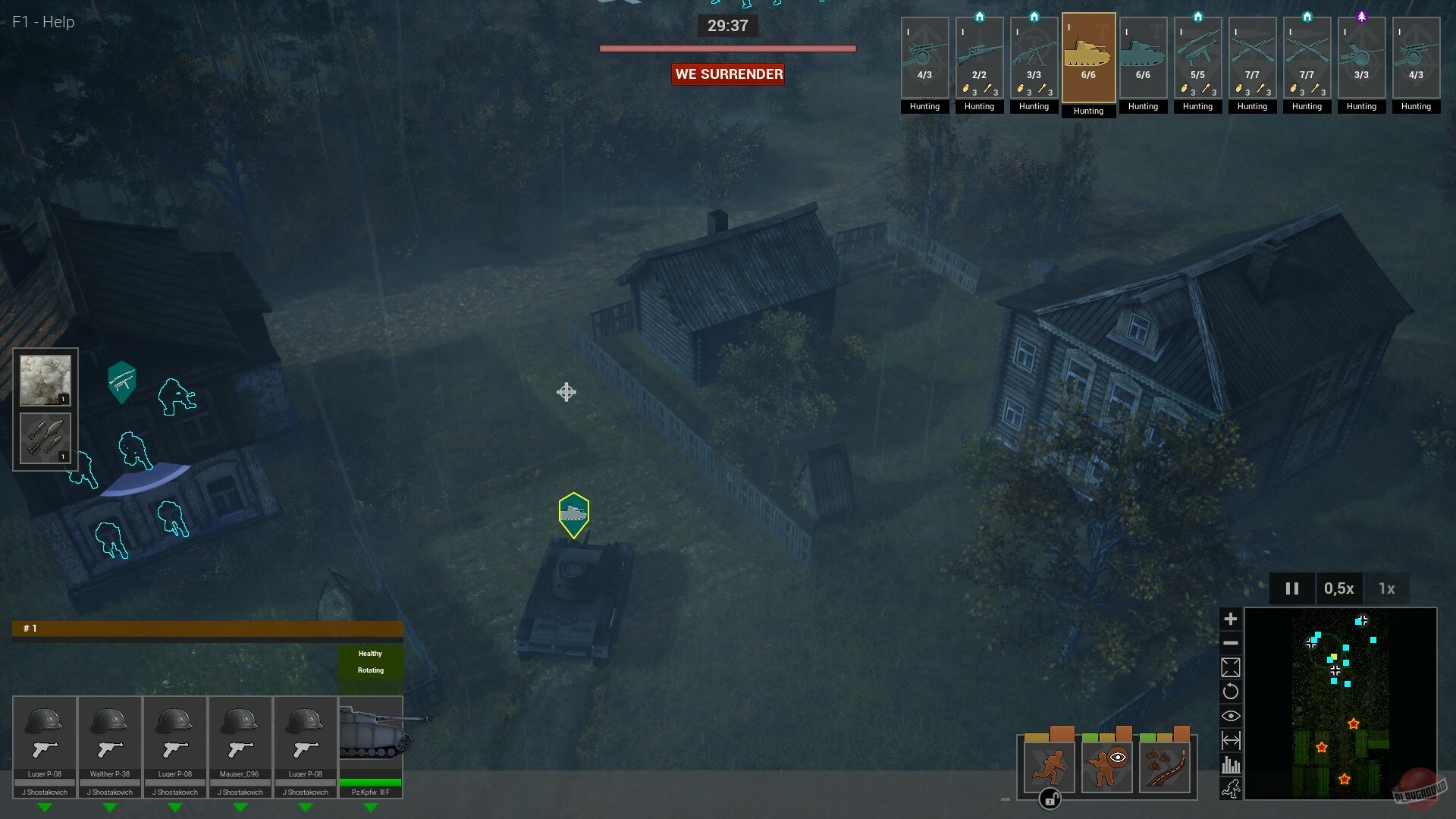Viewport: 1456px width, 819px height.
Task: Toggle the padlock lock icon on the squad panel
Action: point(1050,799)
